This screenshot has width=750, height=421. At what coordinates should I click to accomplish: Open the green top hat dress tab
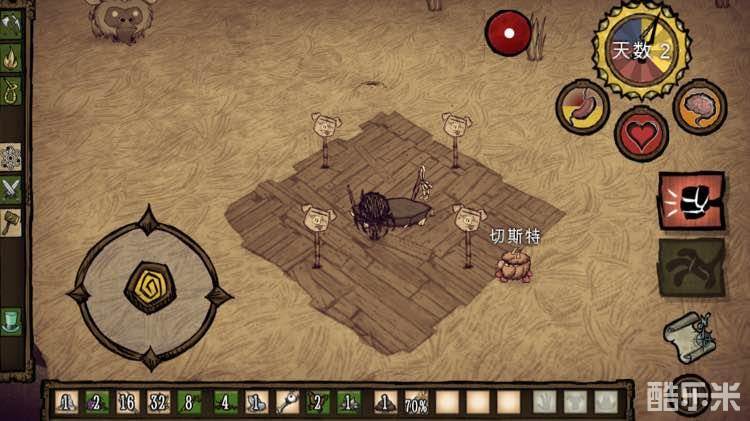pyautogui.click(x=12, y=322)
